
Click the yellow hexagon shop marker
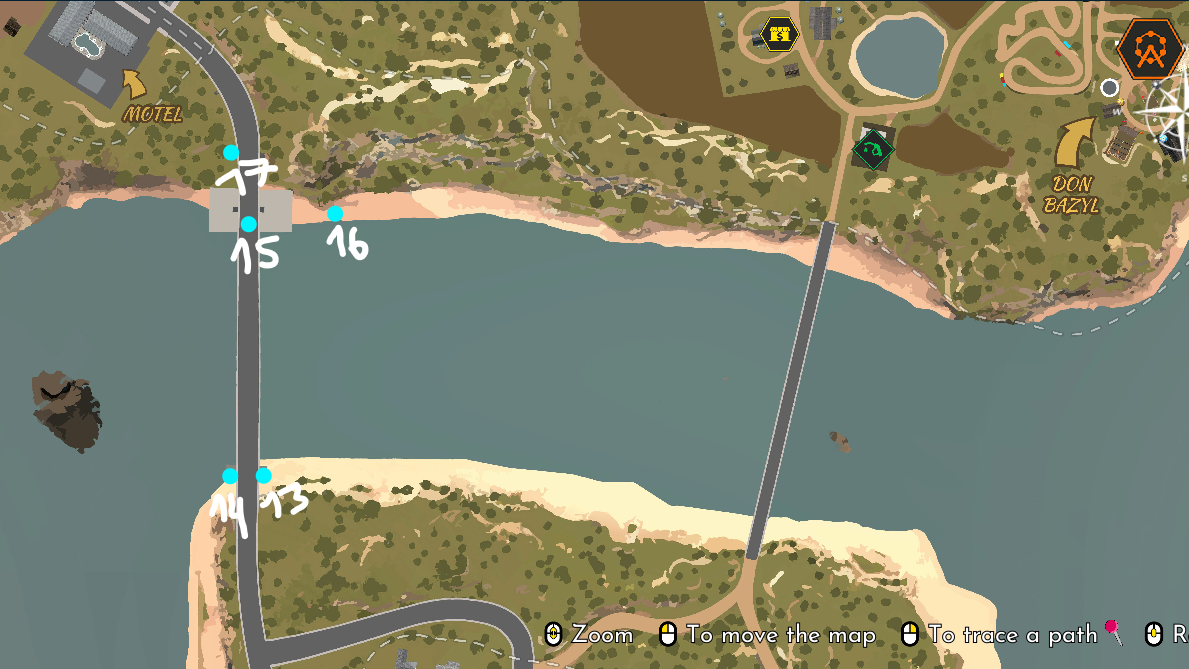tap(779, 34)
